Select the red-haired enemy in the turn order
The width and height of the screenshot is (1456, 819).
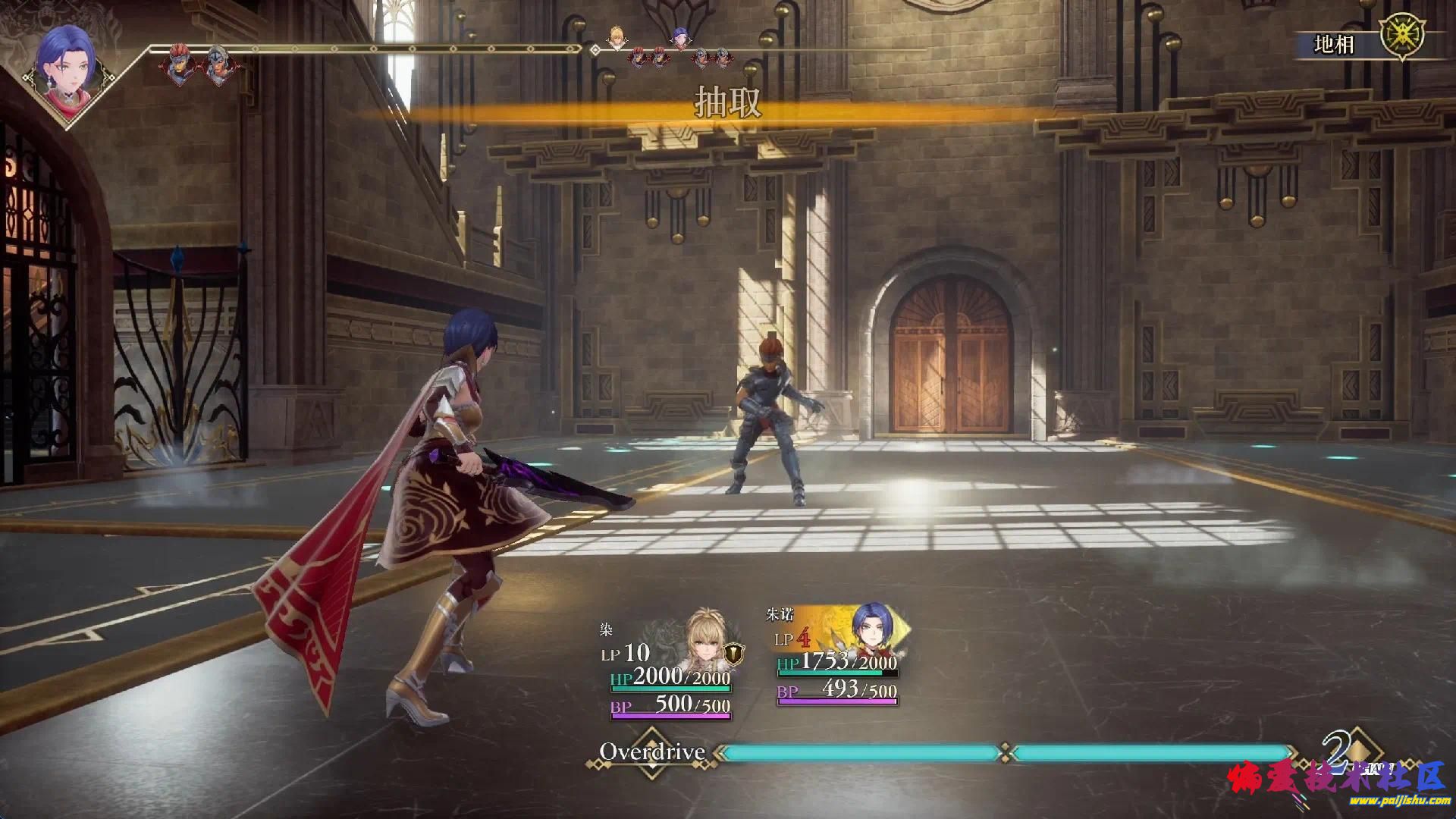[177, 66]
